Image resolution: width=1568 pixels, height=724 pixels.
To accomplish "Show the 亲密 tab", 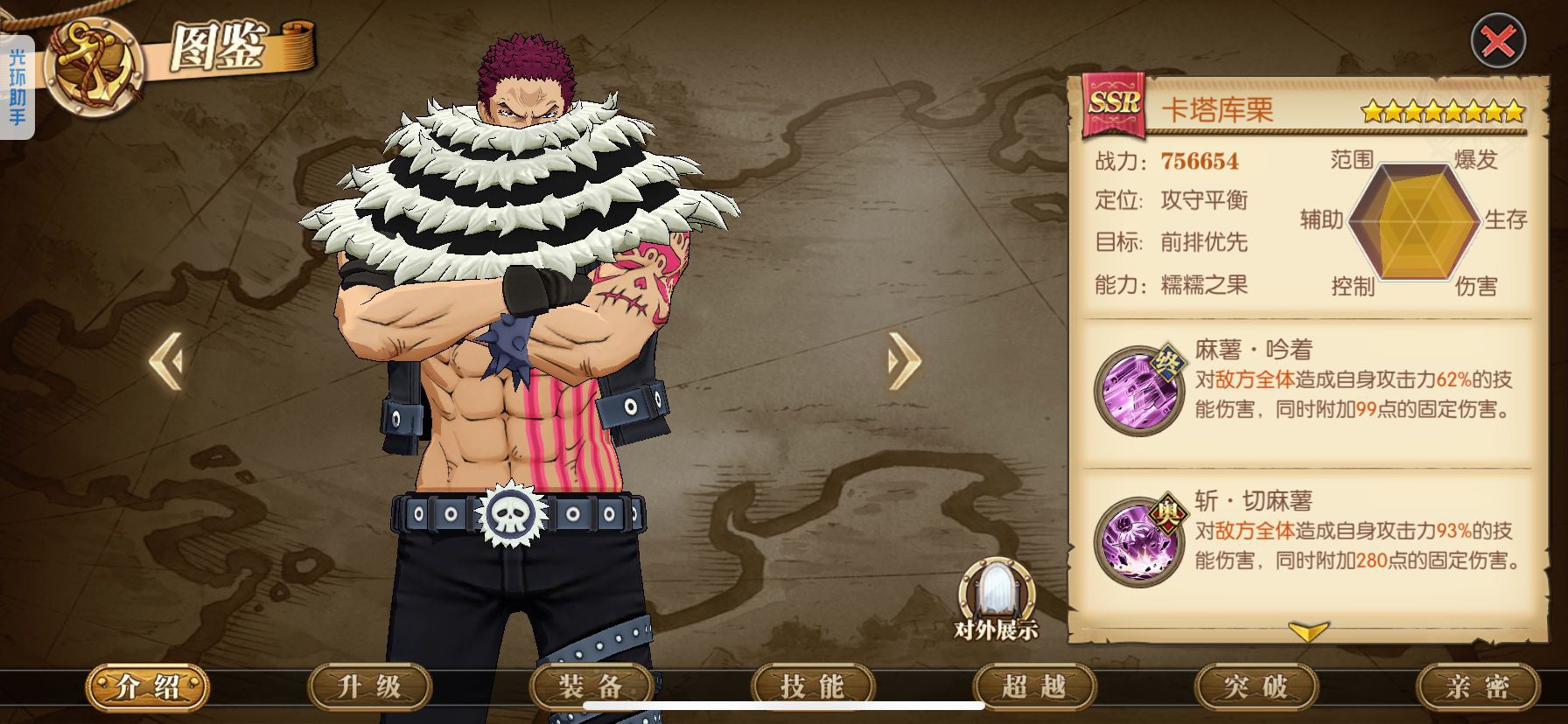I will 1477,687.
